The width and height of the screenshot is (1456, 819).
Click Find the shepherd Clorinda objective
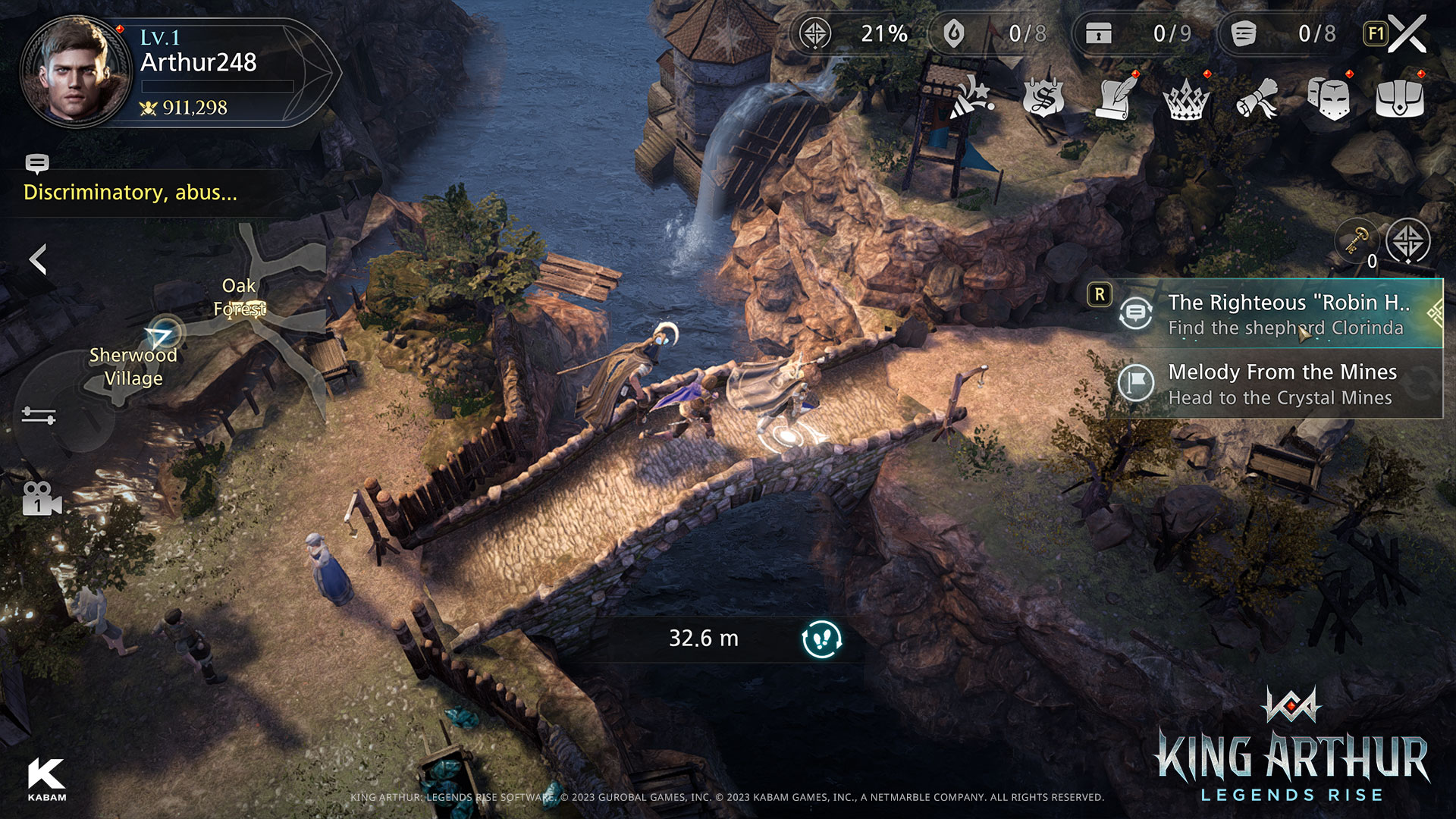[x=1286, y=328]
